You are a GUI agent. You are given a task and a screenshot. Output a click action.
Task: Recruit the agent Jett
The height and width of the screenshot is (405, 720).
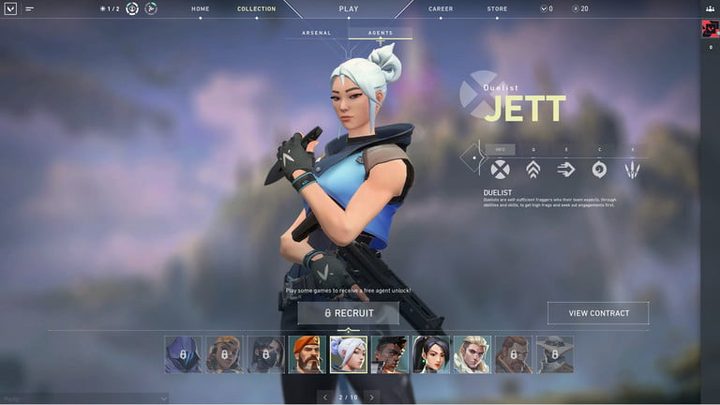[348, 313]
